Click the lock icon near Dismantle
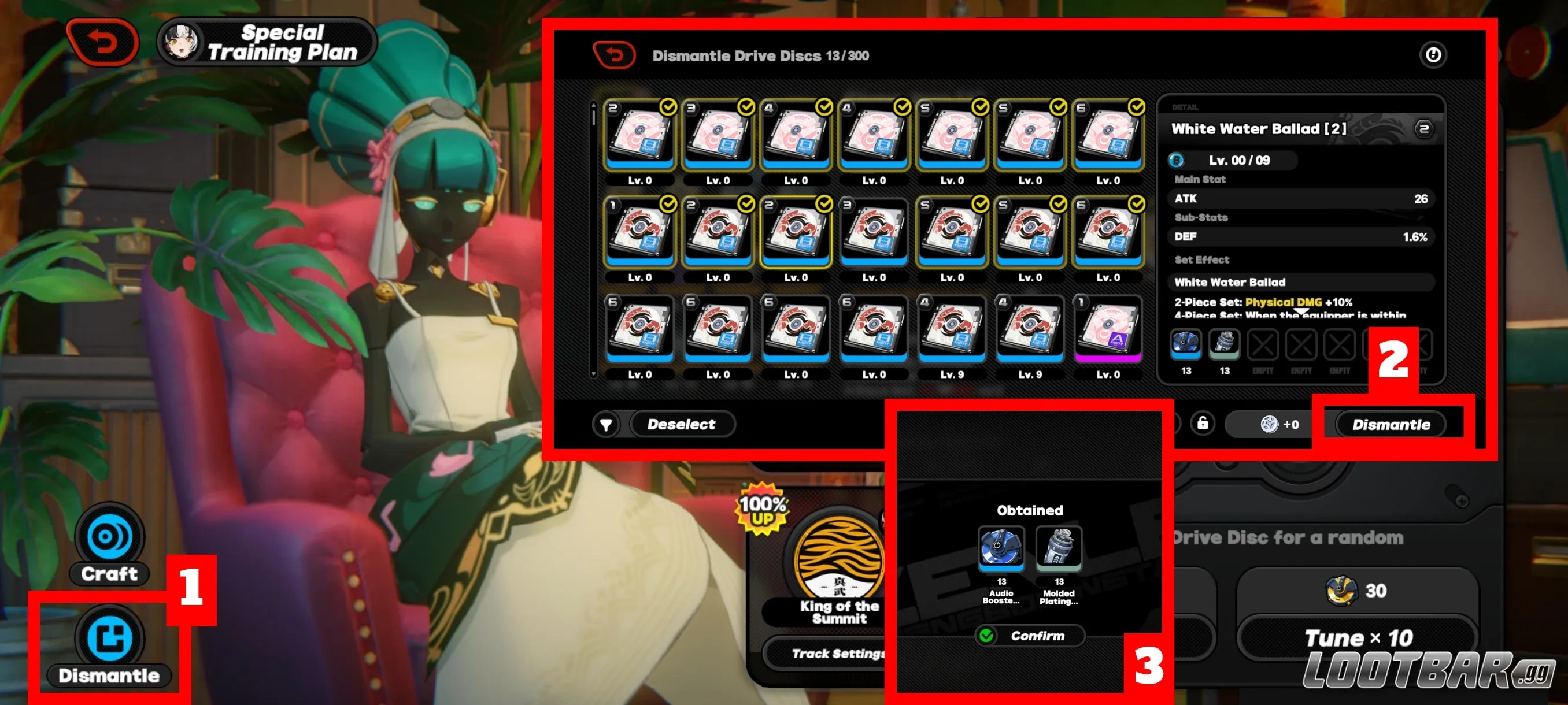 point(1203,424)
